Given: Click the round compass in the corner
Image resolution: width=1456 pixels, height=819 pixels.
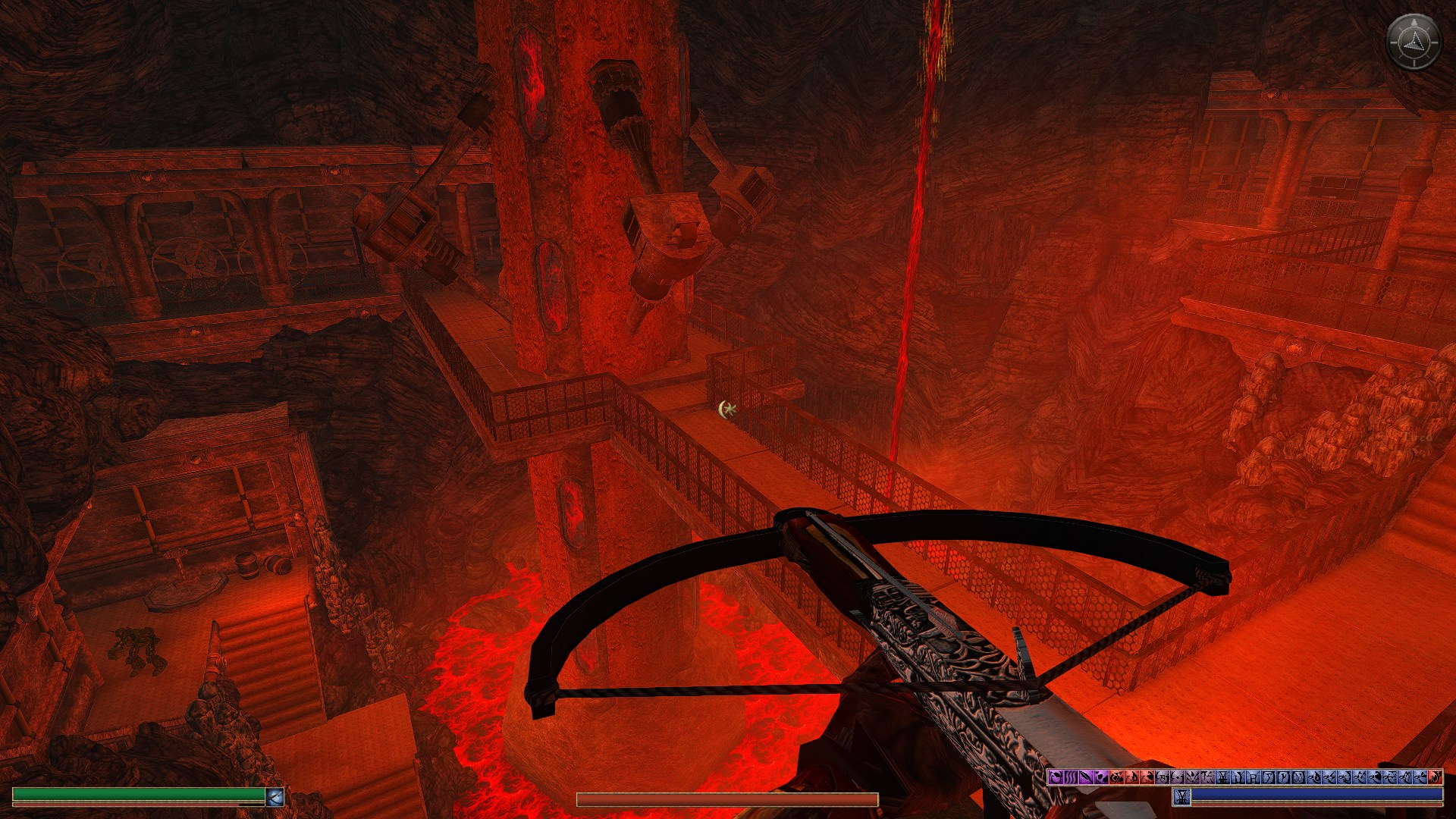Looking at the screenshot, I should 1414,42.
